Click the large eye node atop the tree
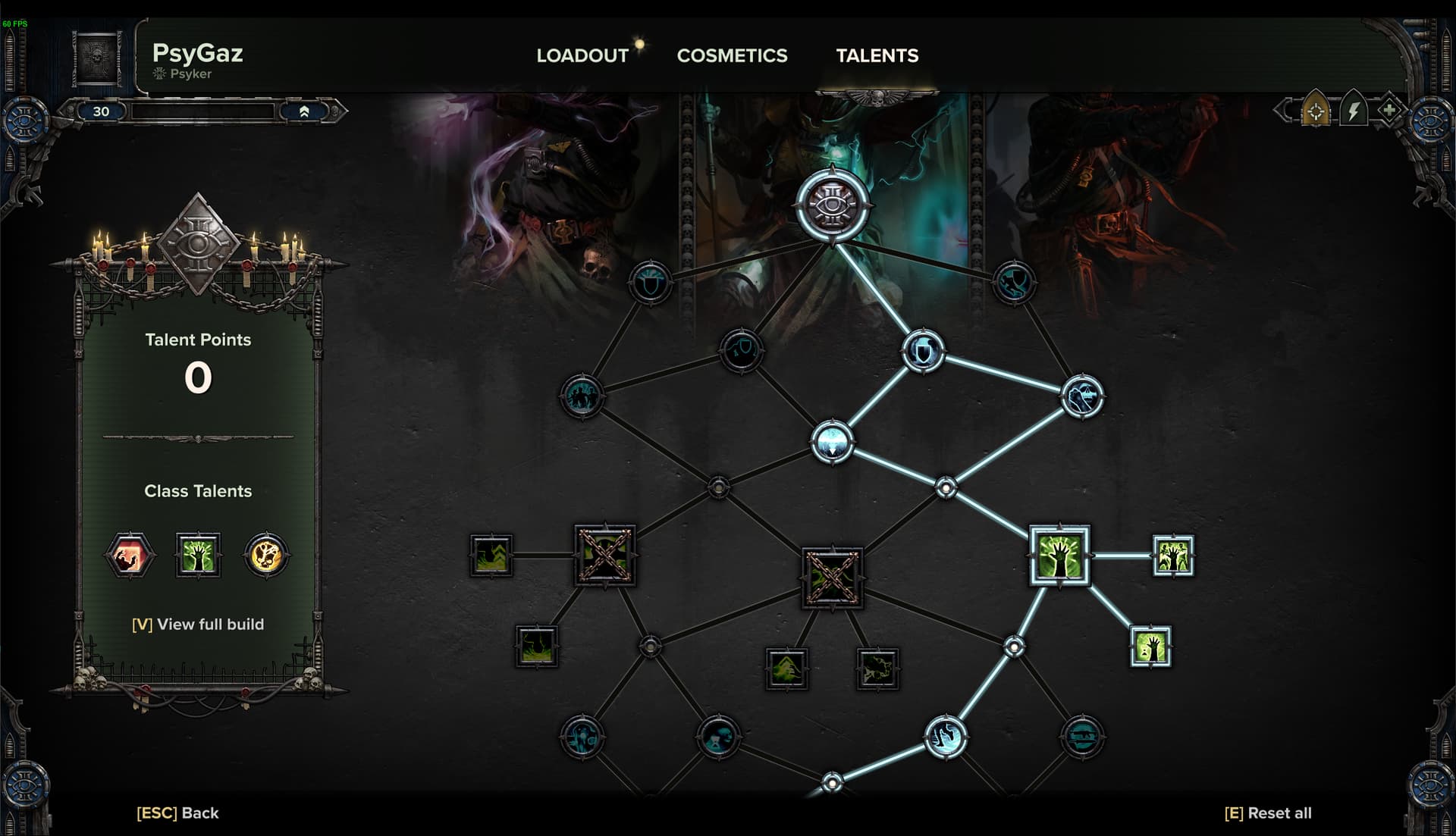1456x836 pixels. point(832,205)
